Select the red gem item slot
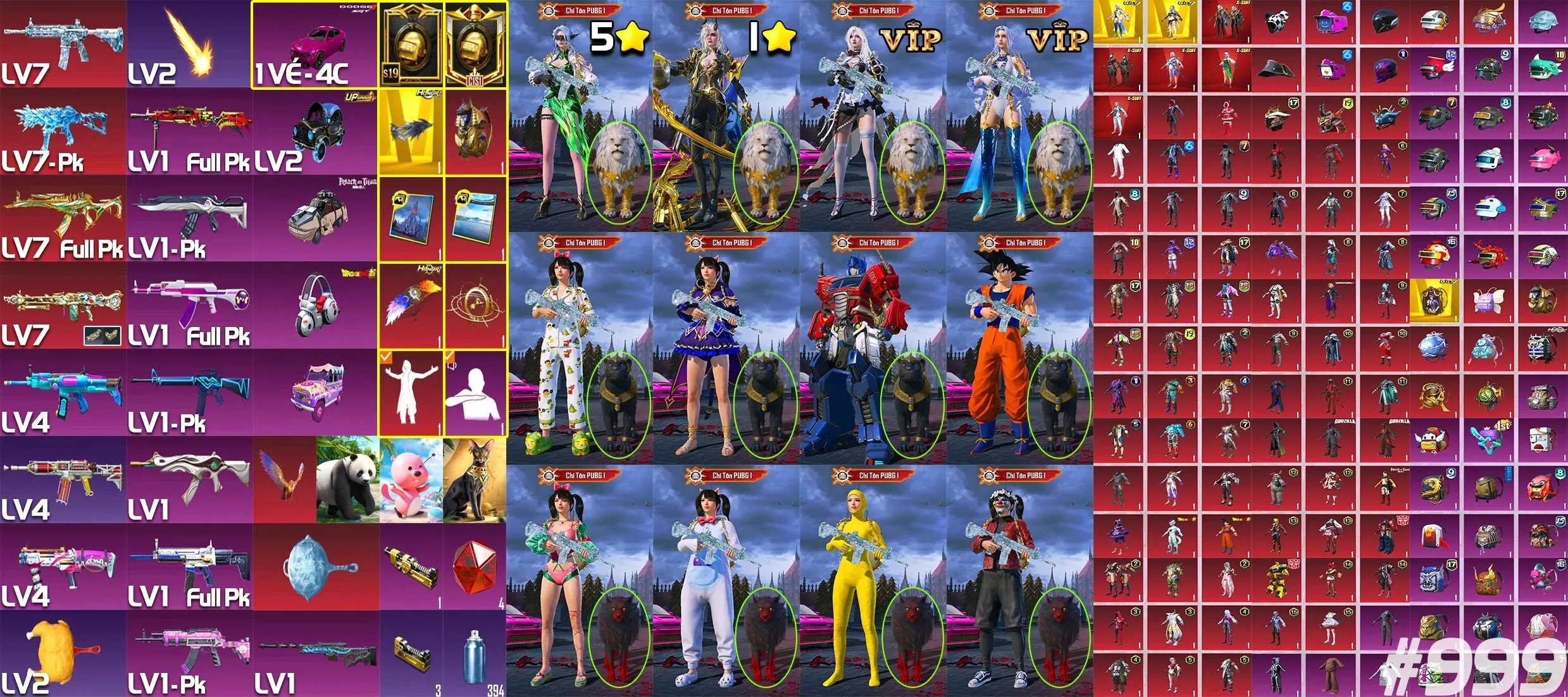The height and width of the screenshot is (697, 1568). click(474, 567)
